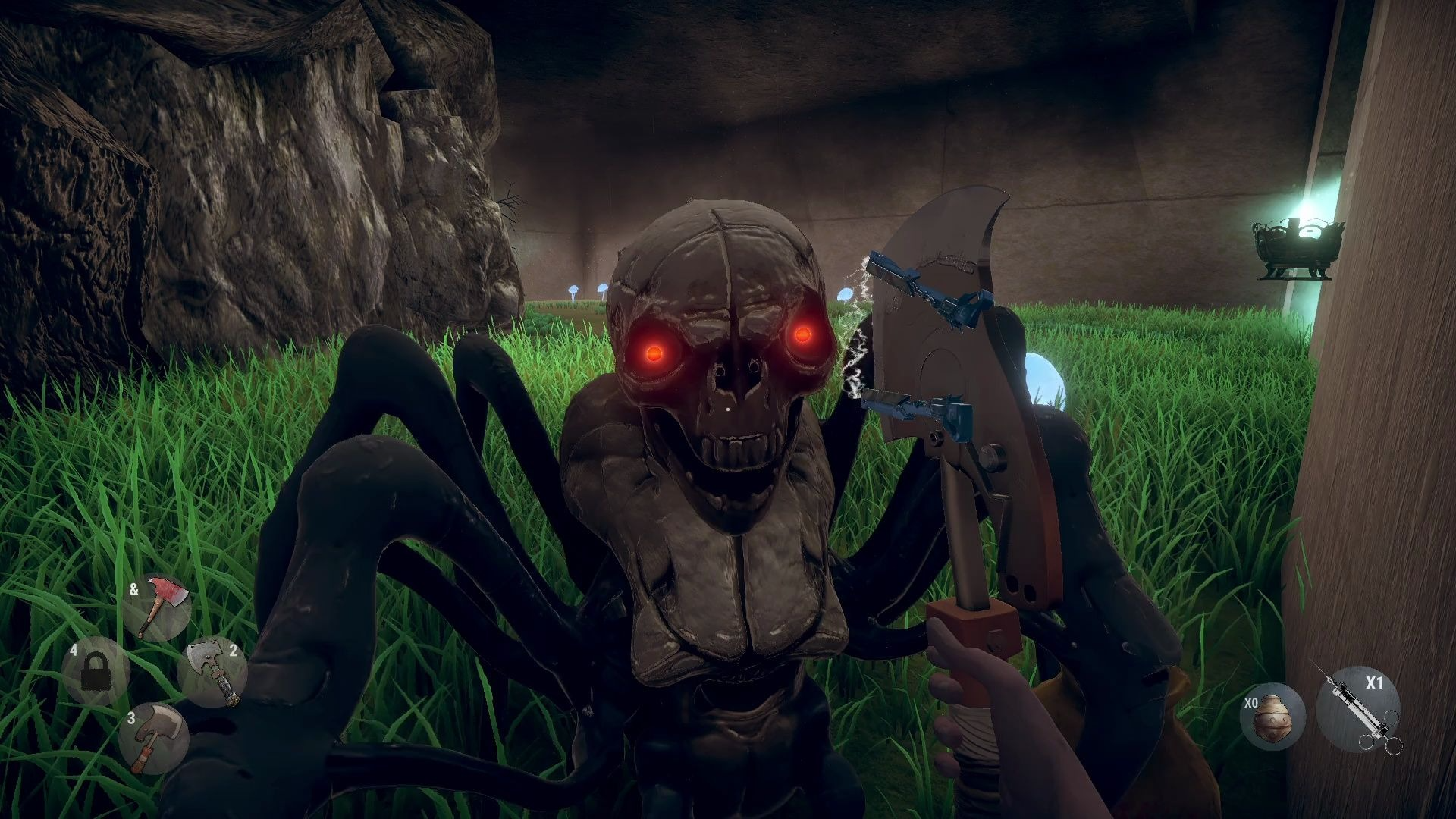The height and width of the screenshot is (819, 1456).
Task: Select the clay pot grenade item
Action: click(x=1272, y=718)
